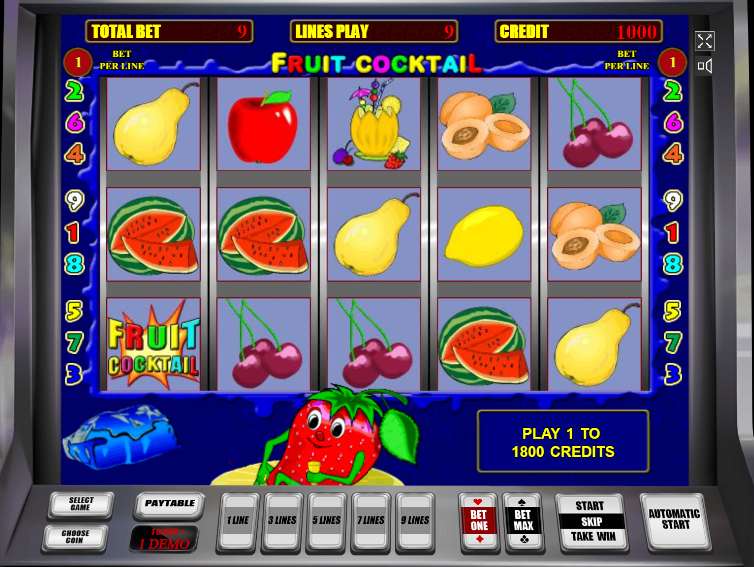The image size is (754, 567).
Task: Select the 1 Line button
Action: coord(238,521)
